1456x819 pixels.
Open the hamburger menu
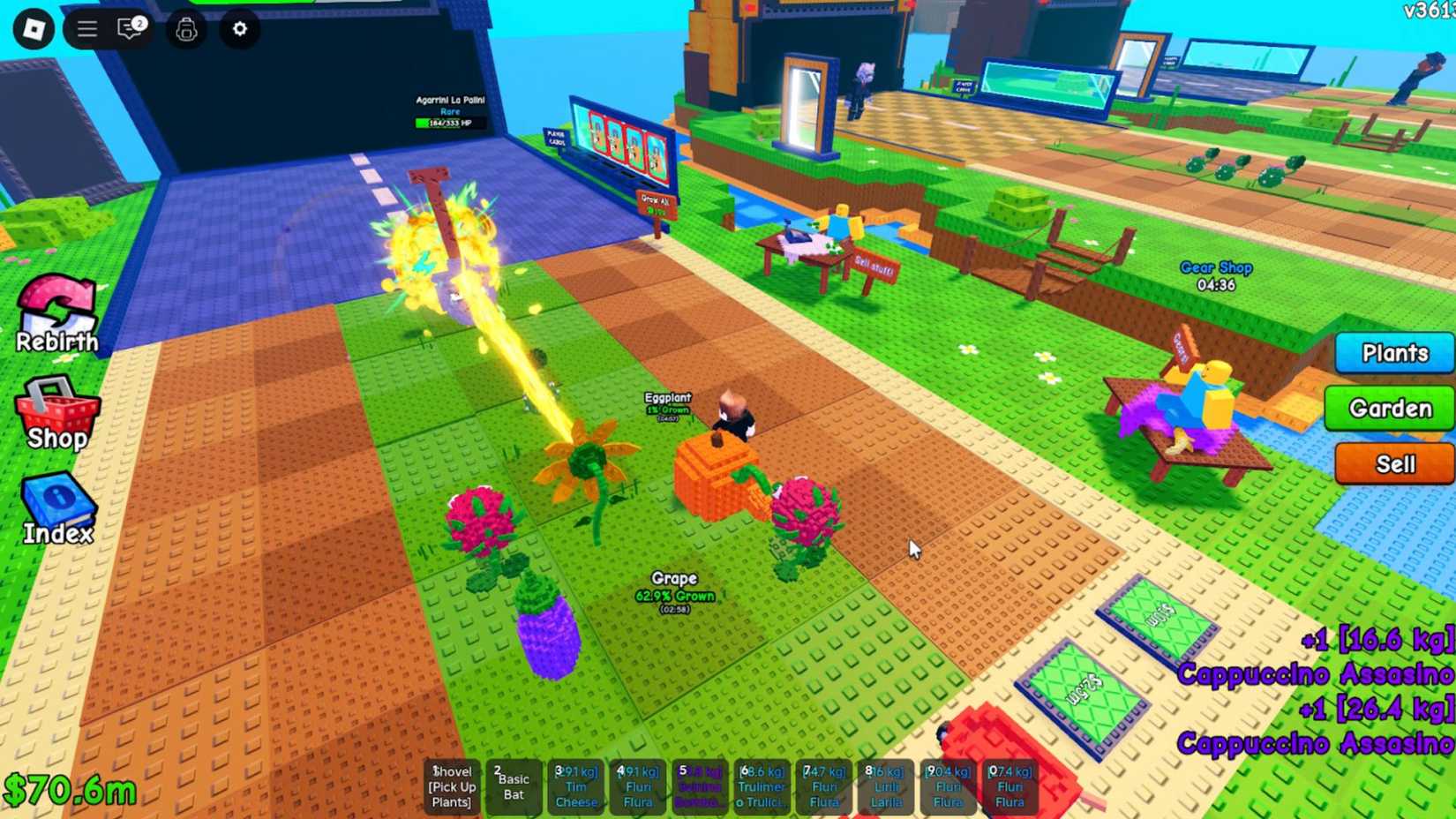coord(86,27)
